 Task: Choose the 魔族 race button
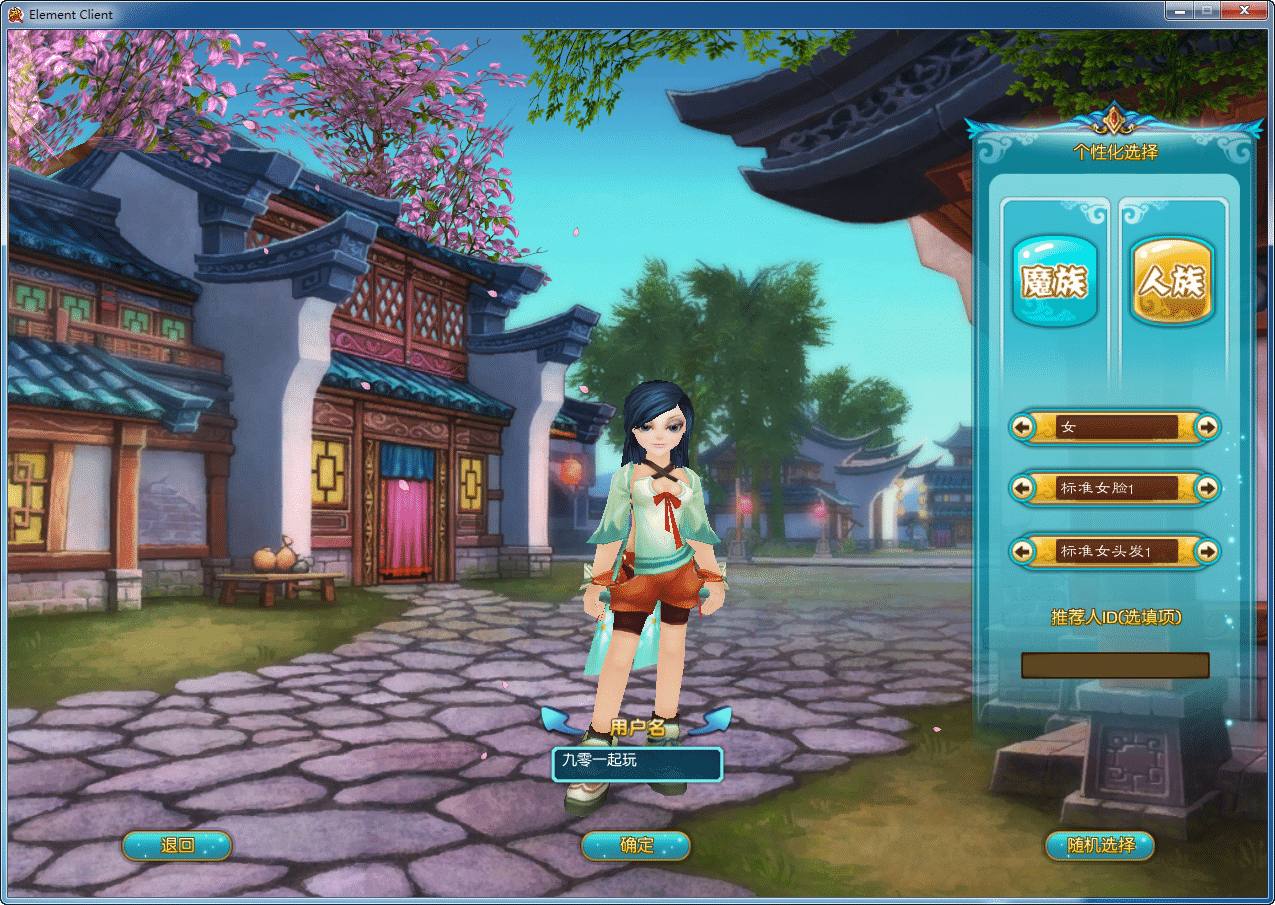click(x=1054, y=281)
